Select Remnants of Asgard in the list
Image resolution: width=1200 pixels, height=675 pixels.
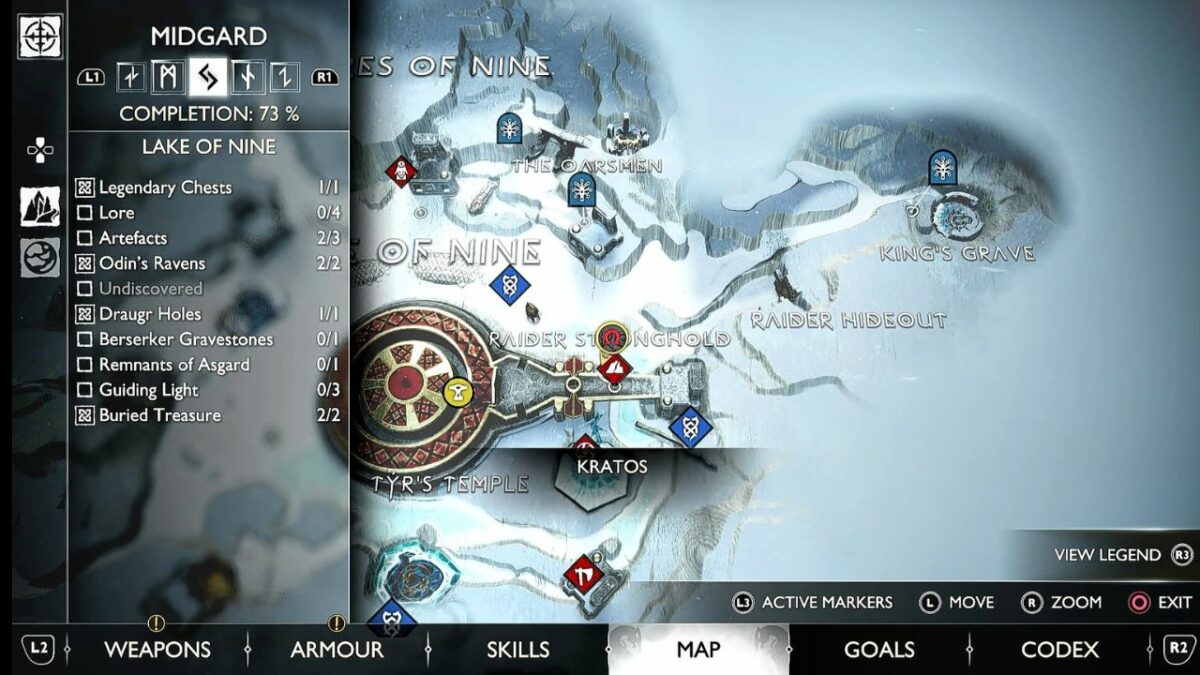[x=174, y=365]
